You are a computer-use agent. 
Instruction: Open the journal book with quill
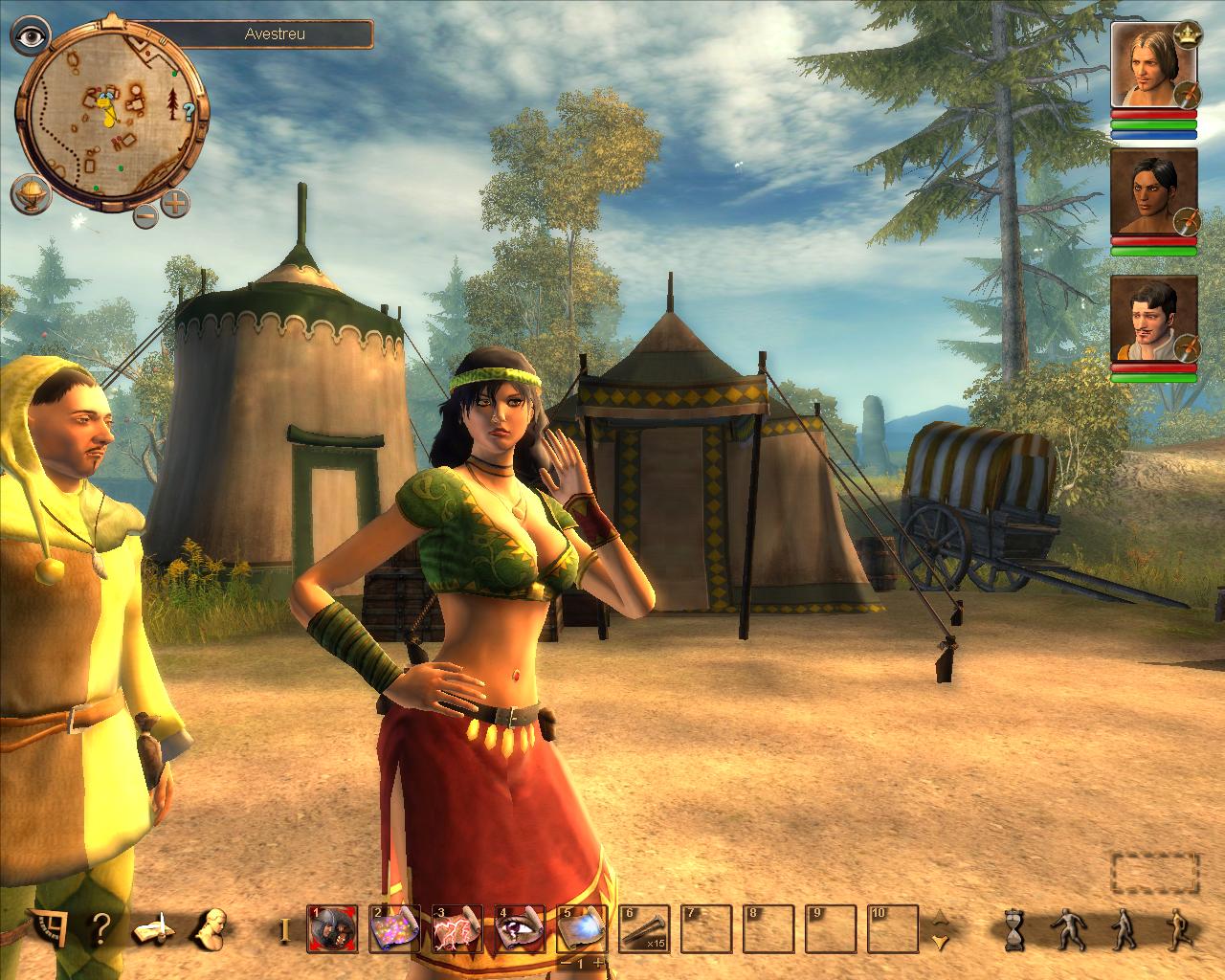pos(153,928)
